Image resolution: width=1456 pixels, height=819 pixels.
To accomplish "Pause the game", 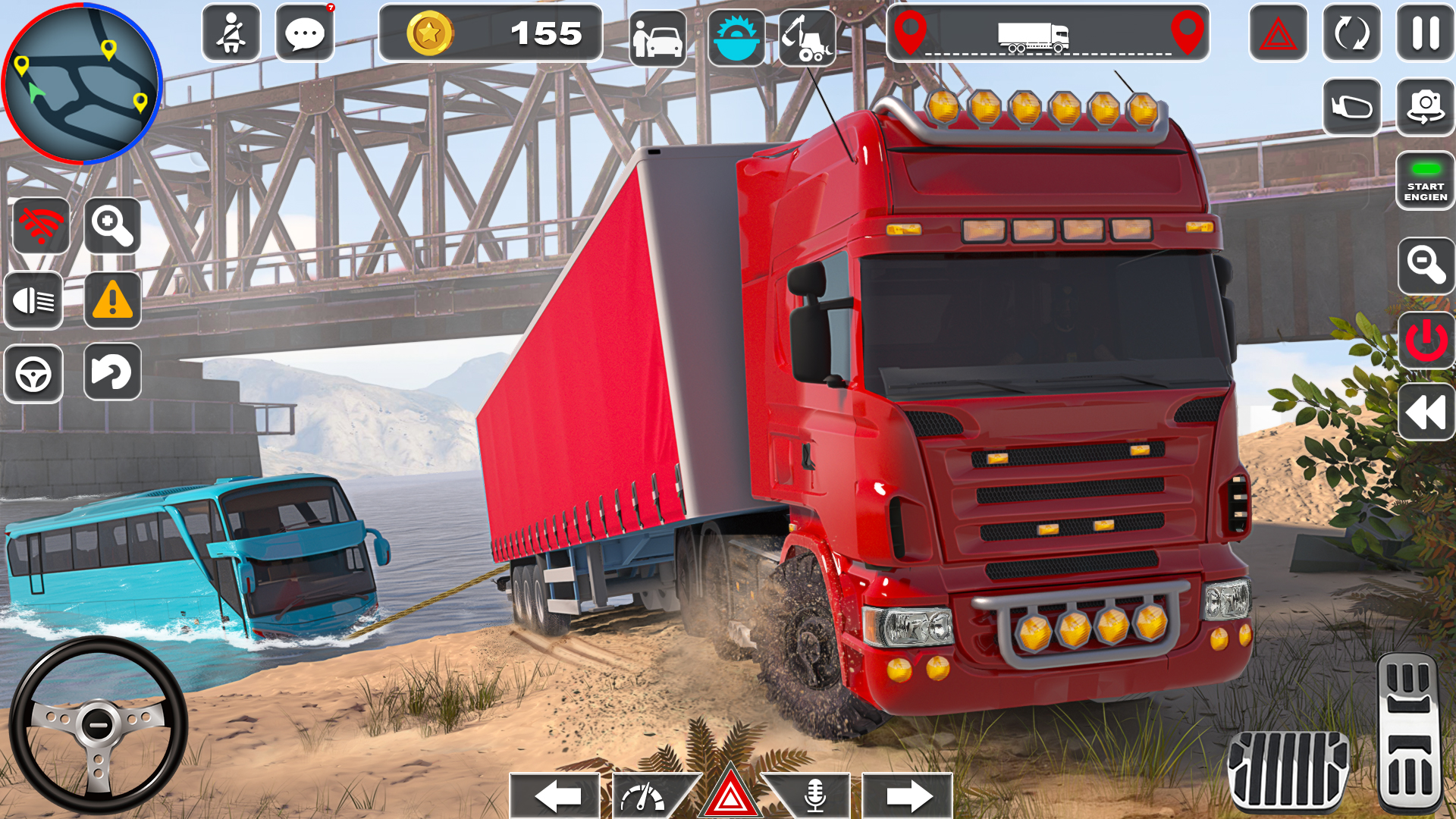I will [x=1424, y=33].
